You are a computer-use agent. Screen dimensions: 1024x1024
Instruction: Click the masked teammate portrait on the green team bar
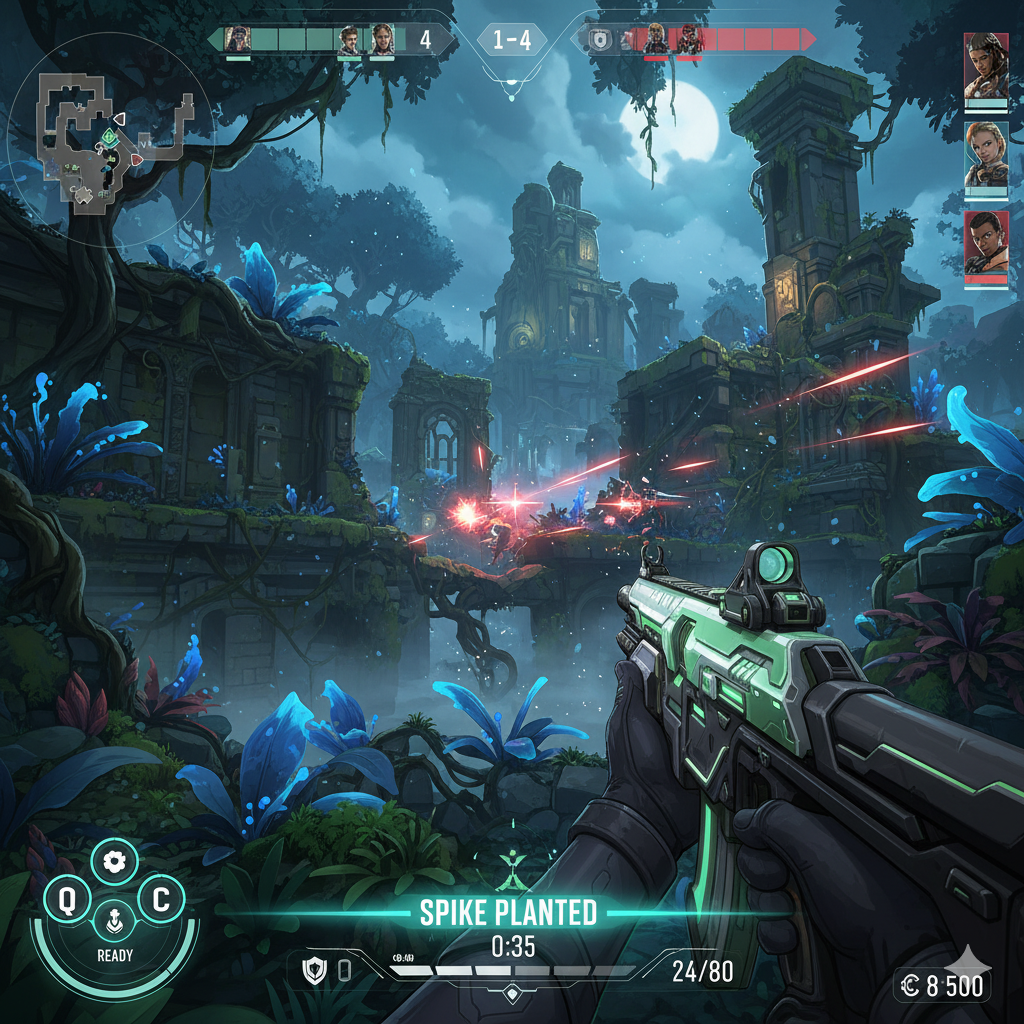pos(237,40)
